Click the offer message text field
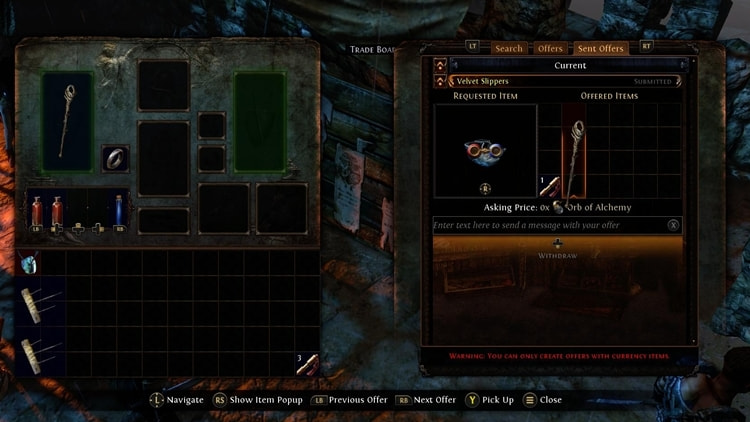 click(548, 226)
